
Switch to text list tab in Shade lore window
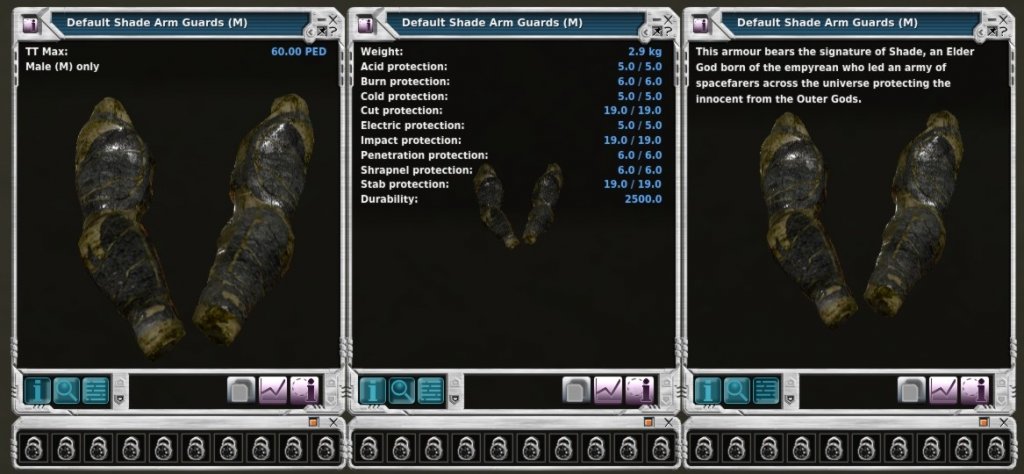[x=766, y=389]
